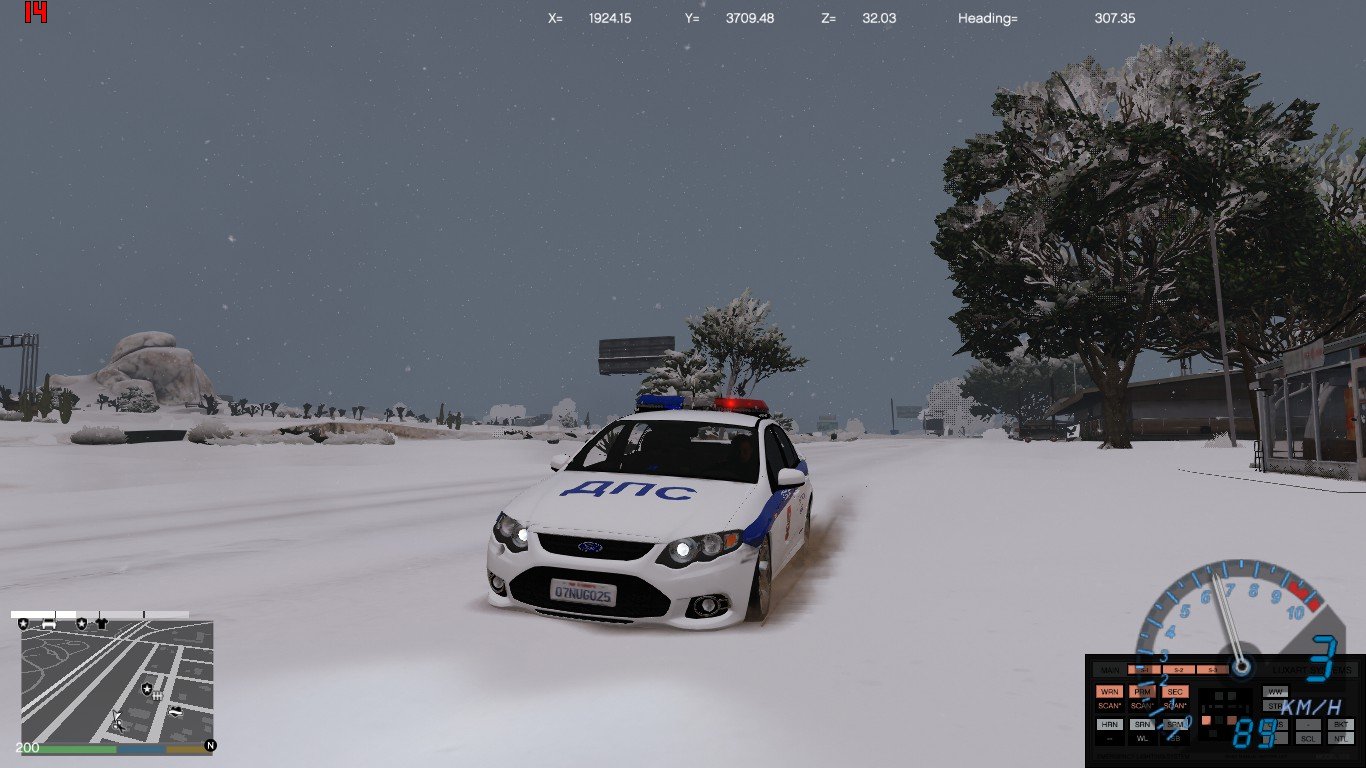
Task: Toggle the NTL button on siren panel
Action: click(1341, 738)
